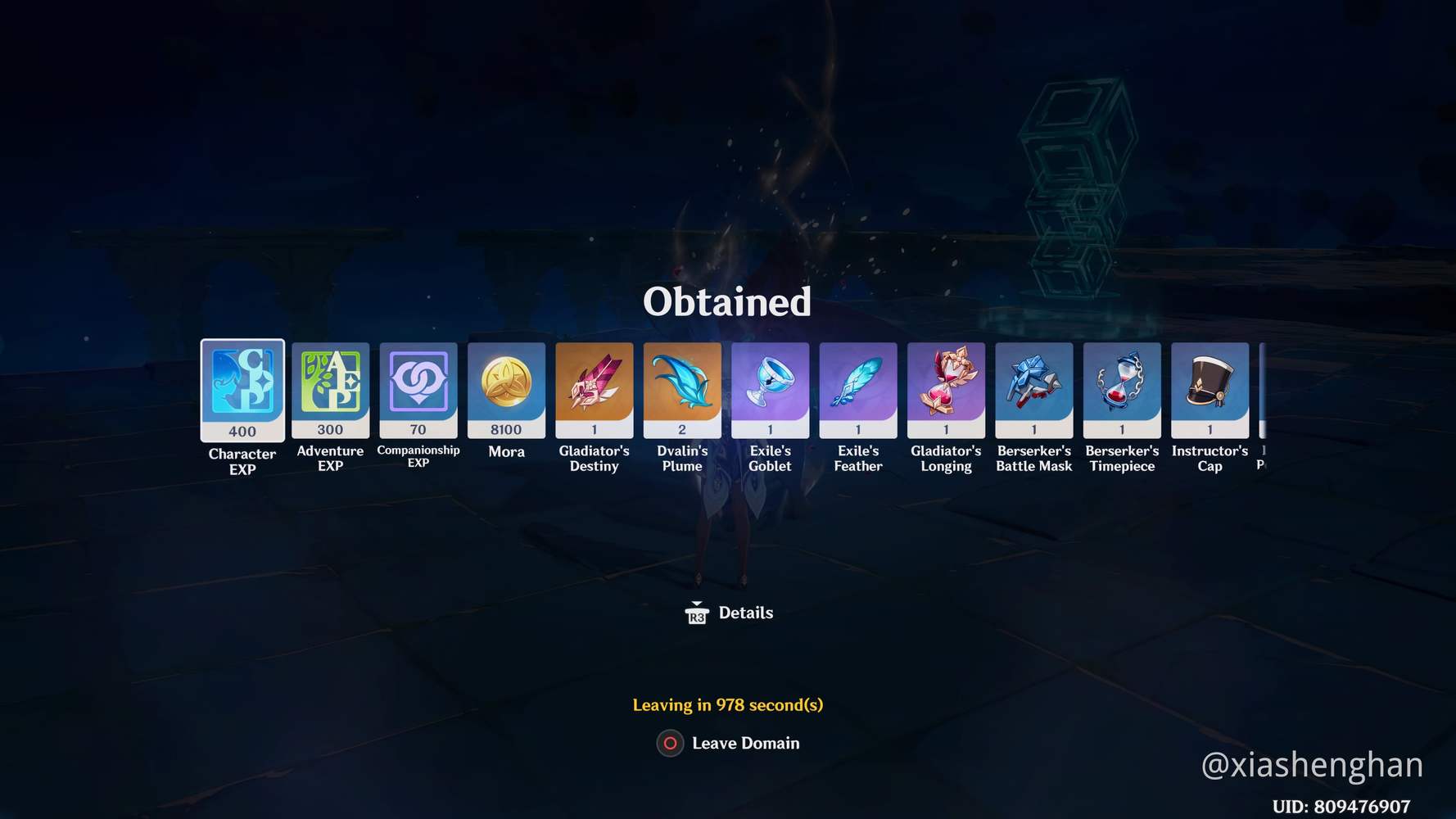Click the Berserker's Battle Mask item
This screenshot has width=1456, height=819.
click(x=1034, y=387)
